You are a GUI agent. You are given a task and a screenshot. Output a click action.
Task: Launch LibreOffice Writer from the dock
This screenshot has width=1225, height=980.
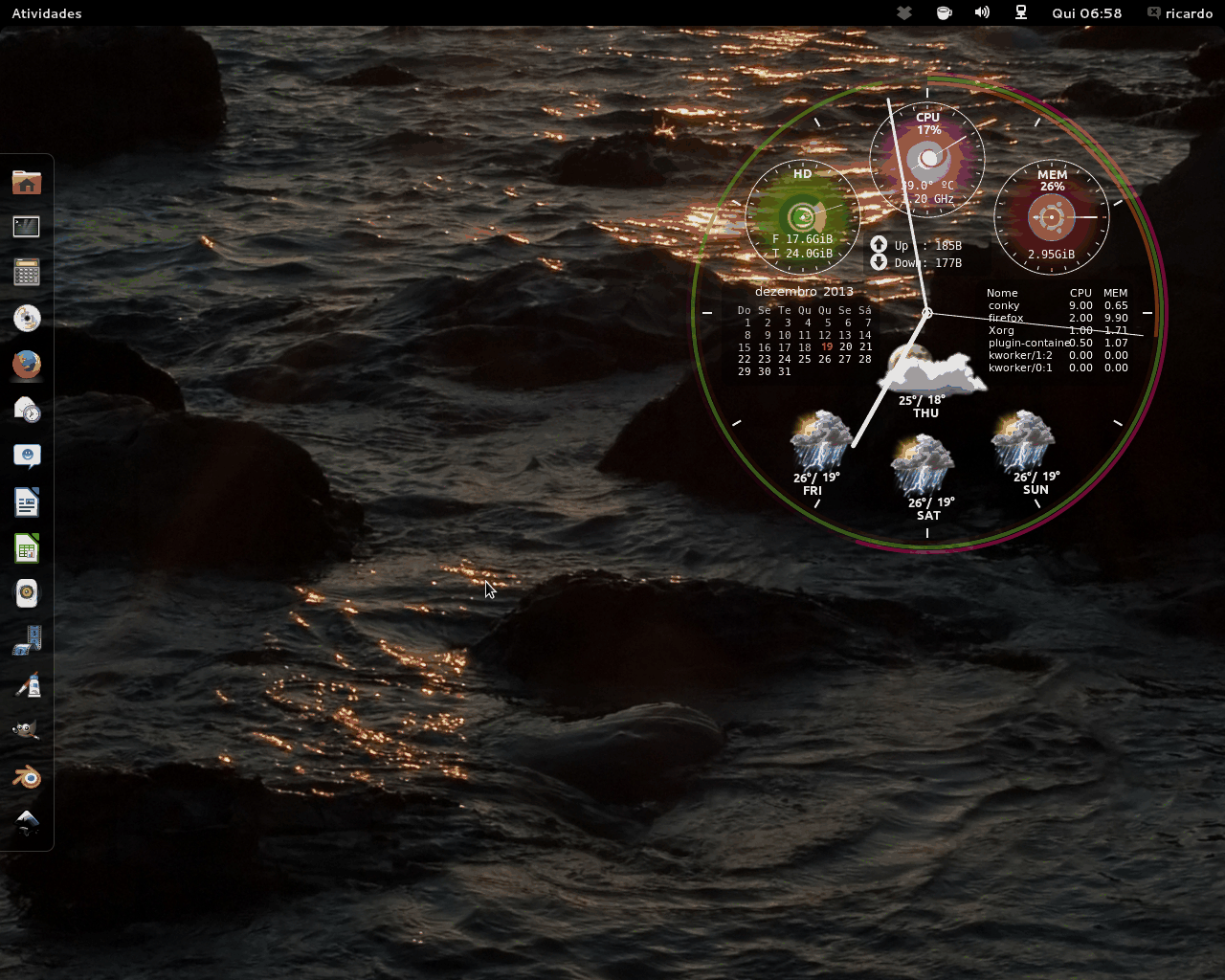pos(26,501)
